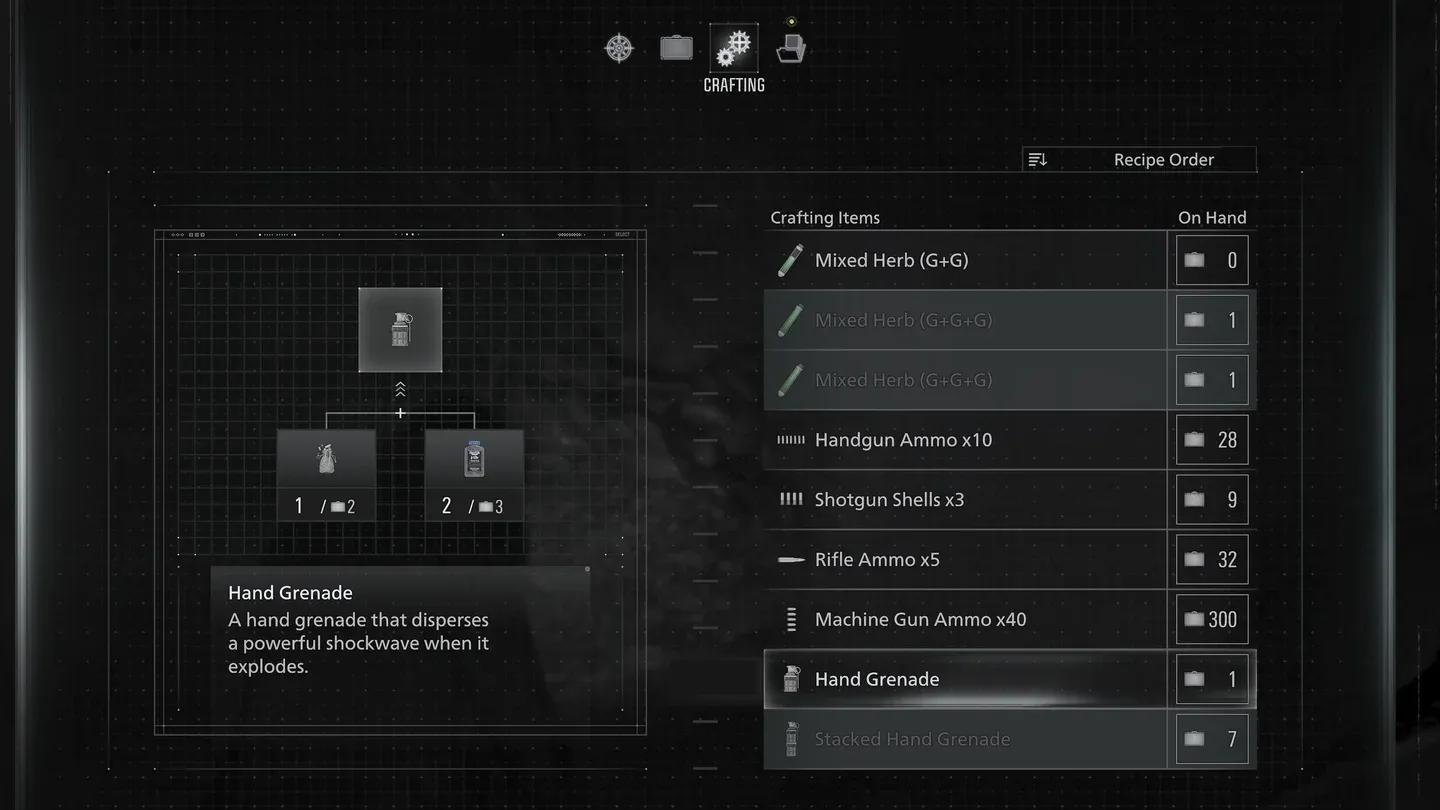
Task: Select the Crafting gears icon
Action: pos(733,45)
